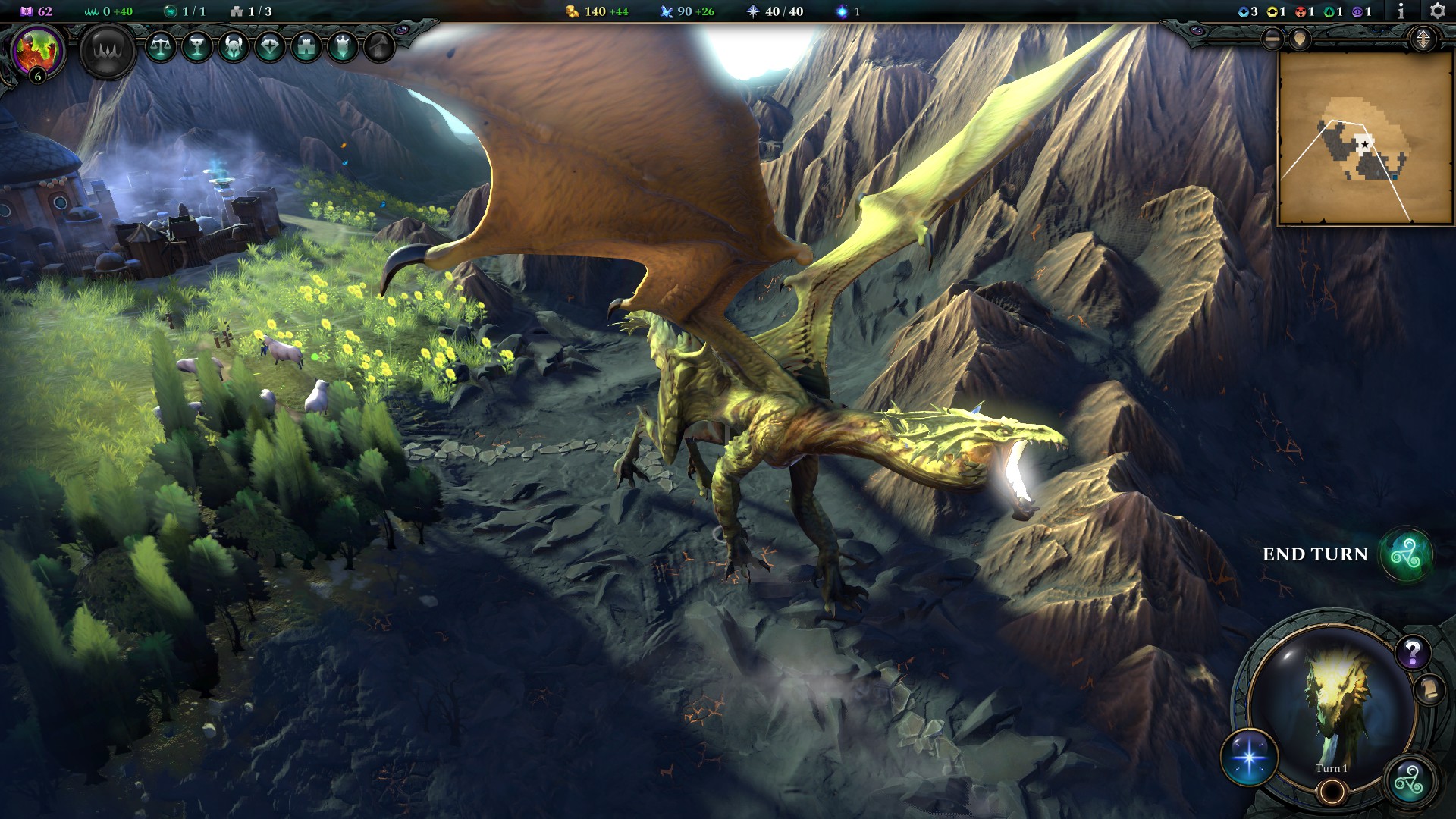Toggle the up-down arrows layer button
Image resolution: width=1456 pixels, height=819 pixels.
click(1423, 39)
